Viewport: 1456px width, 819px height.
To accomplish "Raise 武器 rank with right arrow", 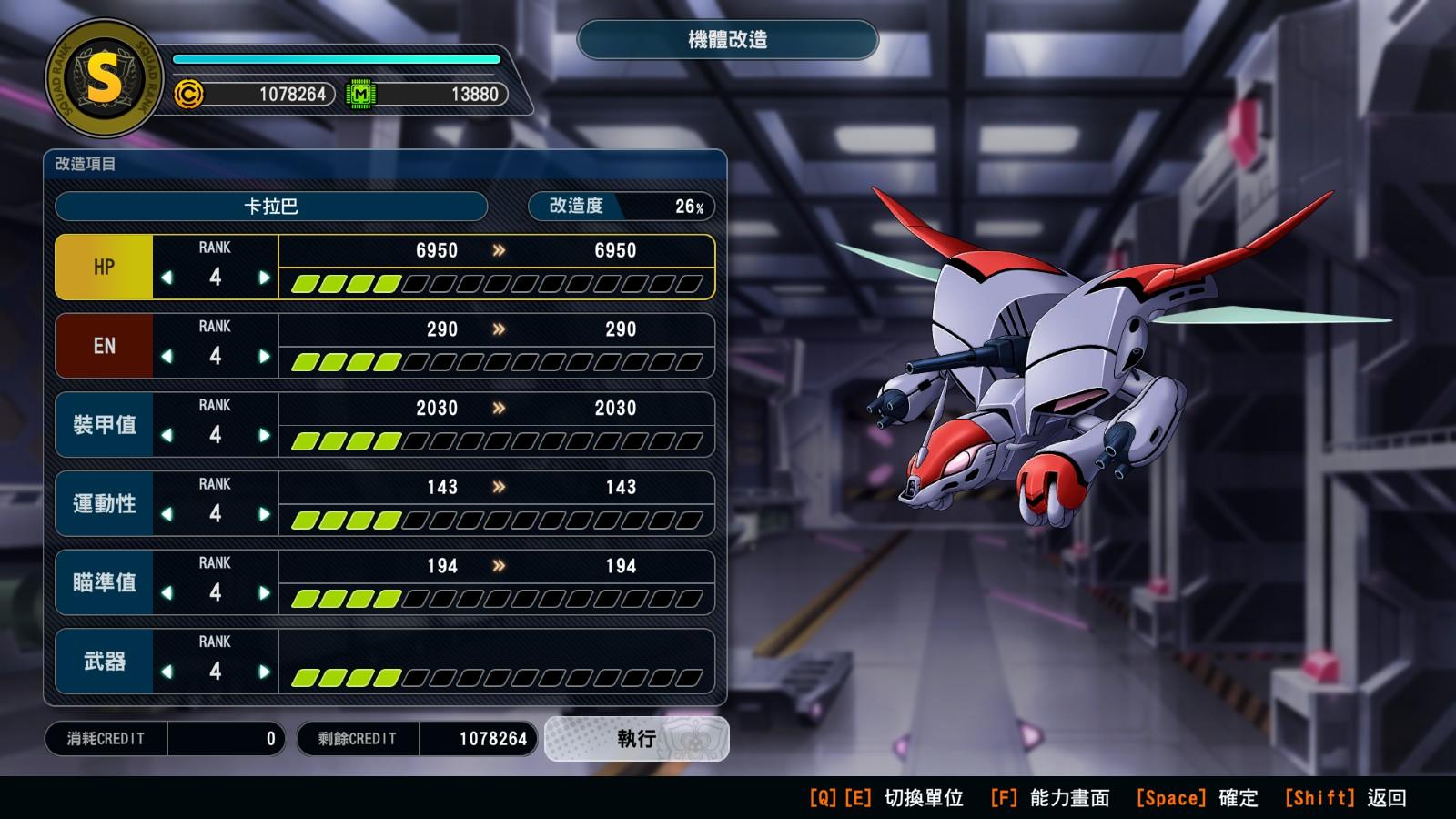I will click(x=264, y=672).
